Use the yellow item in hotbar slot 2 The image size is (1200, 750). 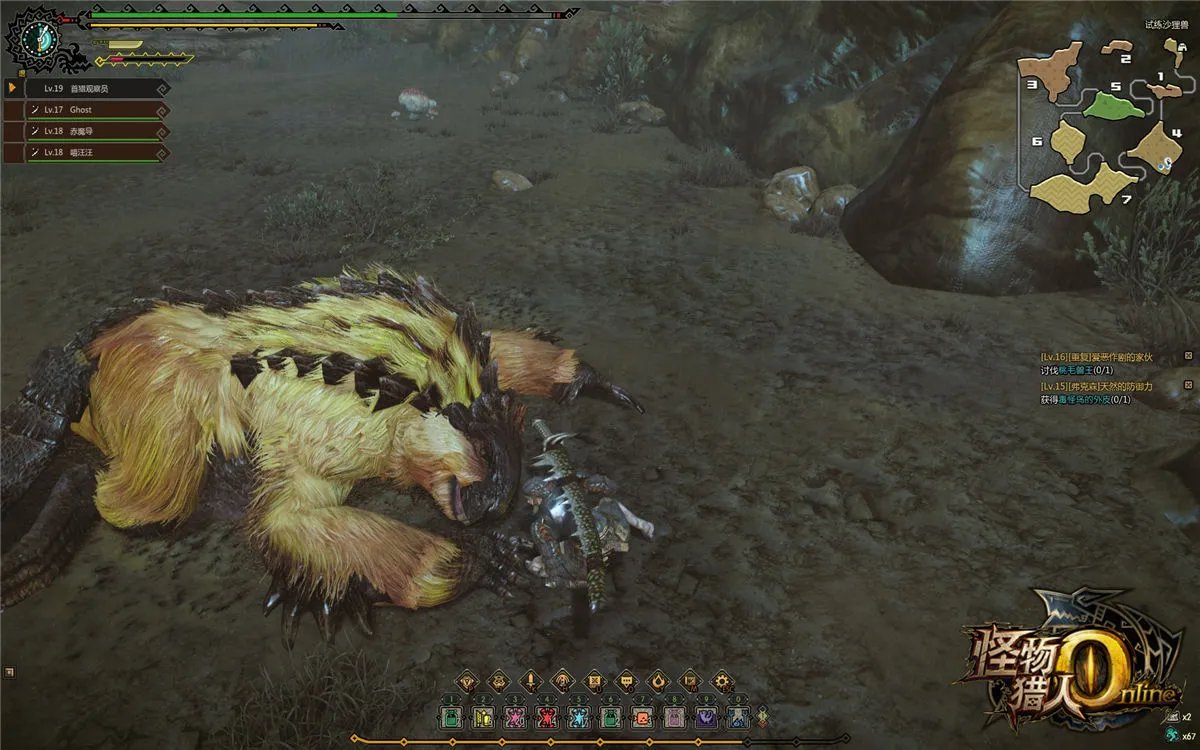click(x=483, y=717)
